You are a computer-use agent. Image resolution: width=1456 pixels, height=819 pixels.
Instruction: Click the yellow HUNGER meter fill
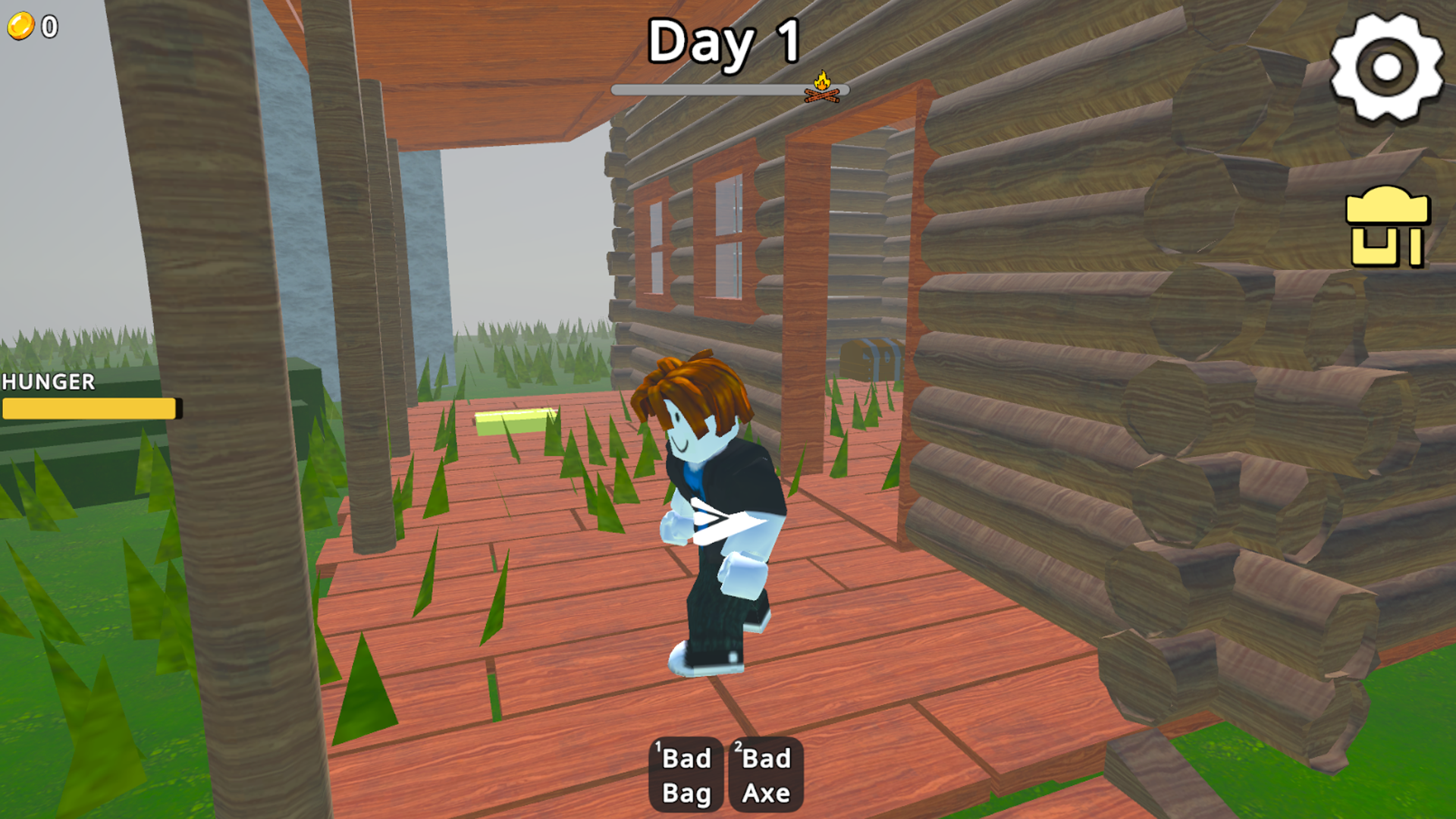coord(87,409)
